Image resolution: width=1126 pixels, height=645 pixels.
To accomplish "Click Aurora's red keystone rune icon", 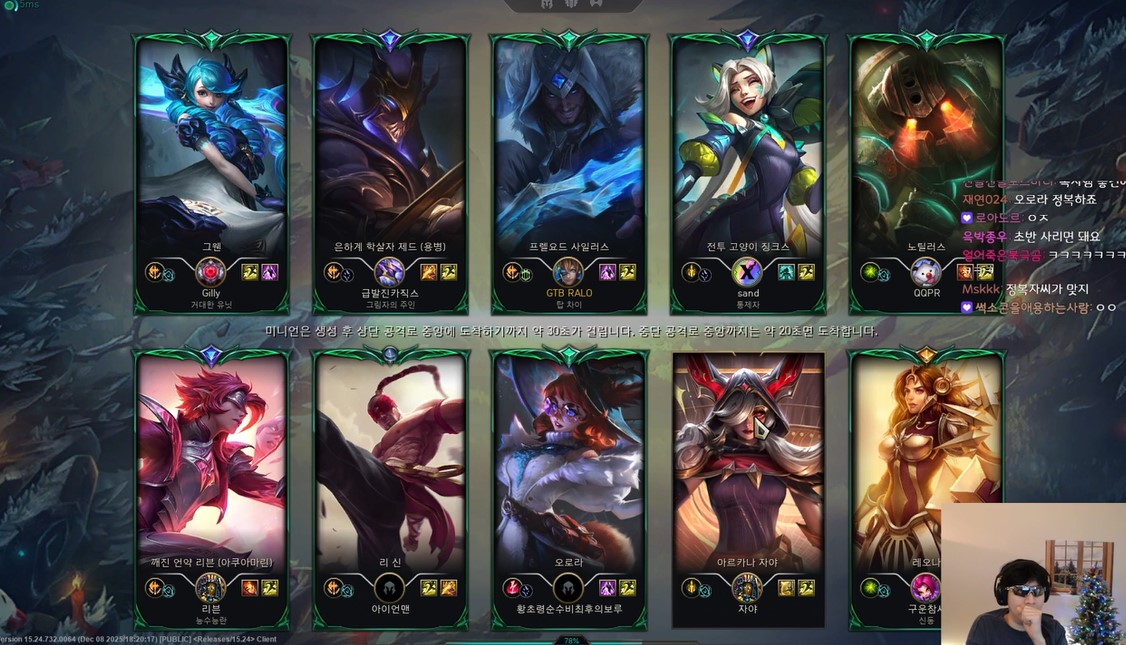I will coord(511,587).
